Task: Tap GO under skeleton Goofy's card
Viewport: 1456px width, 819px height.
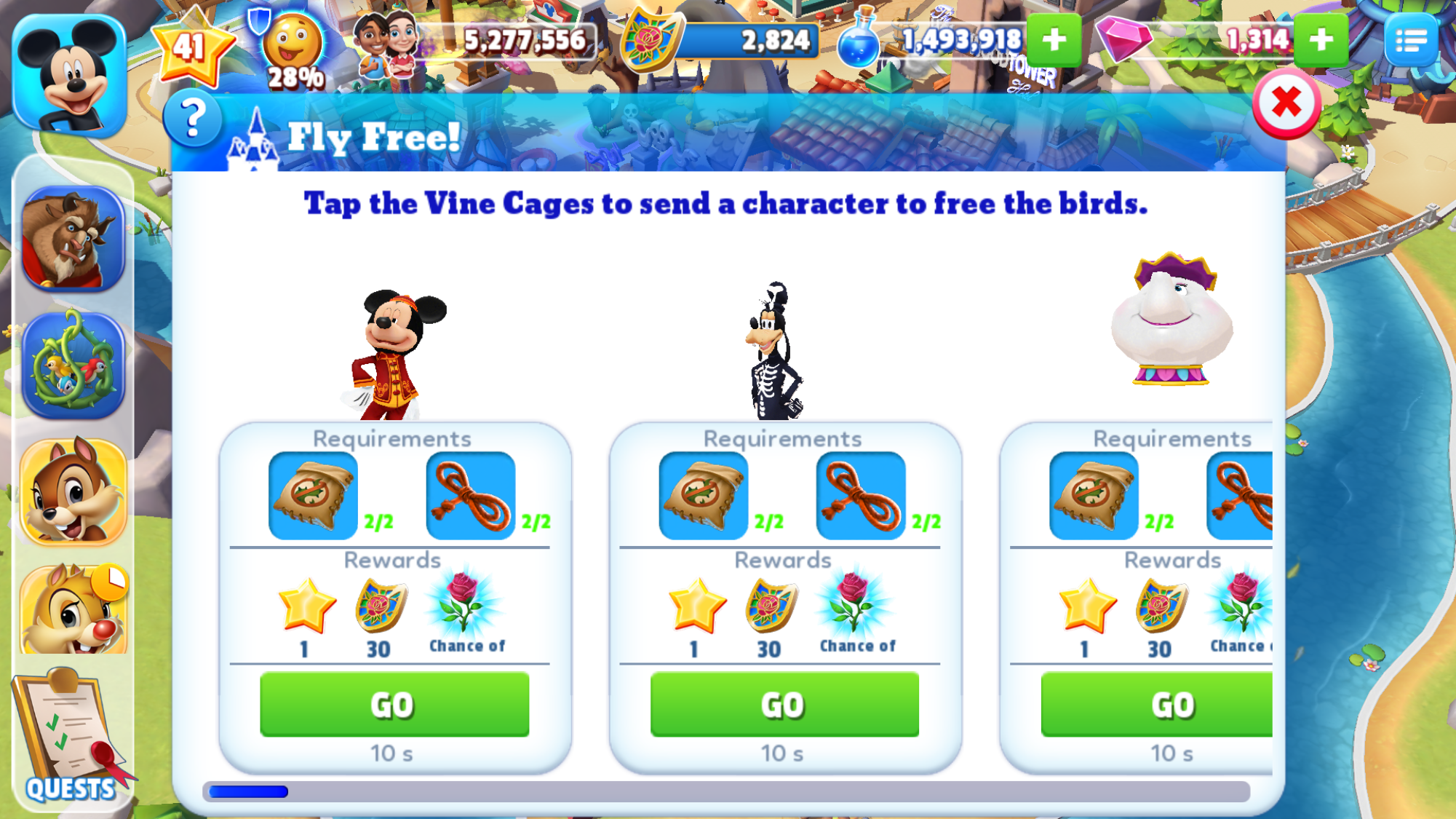Action: (784, 704)
